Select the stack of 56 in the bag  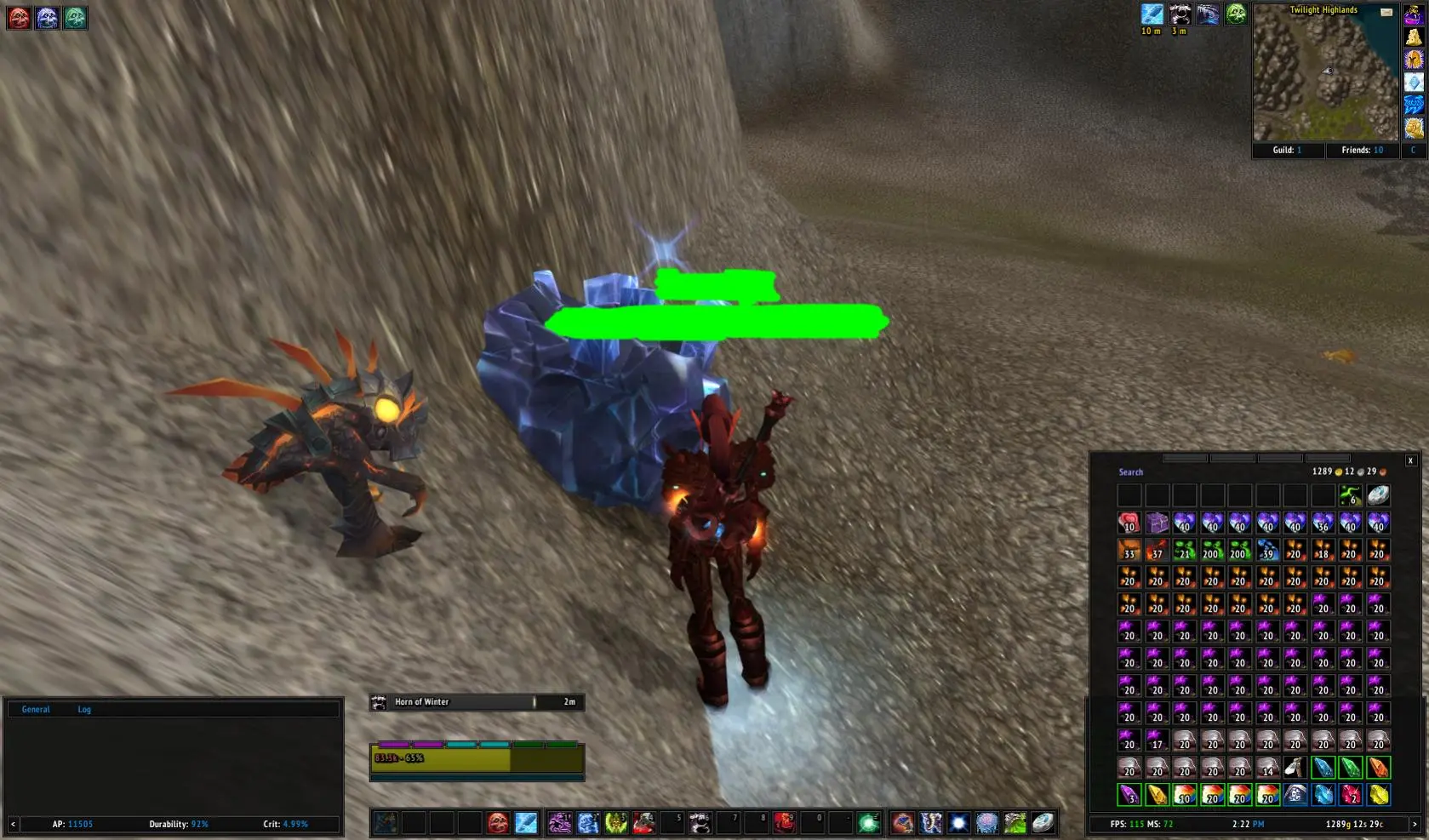(x=1322, y=523)
